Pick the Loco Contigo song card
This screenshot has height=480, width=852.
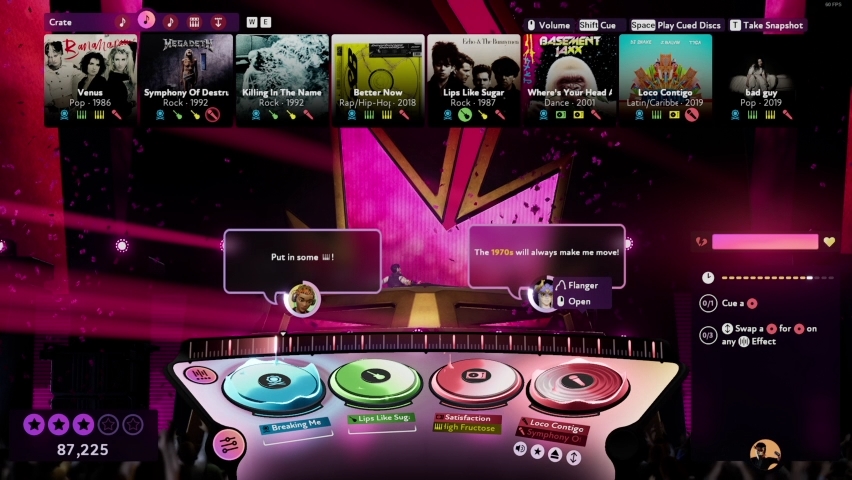[666, 80]
